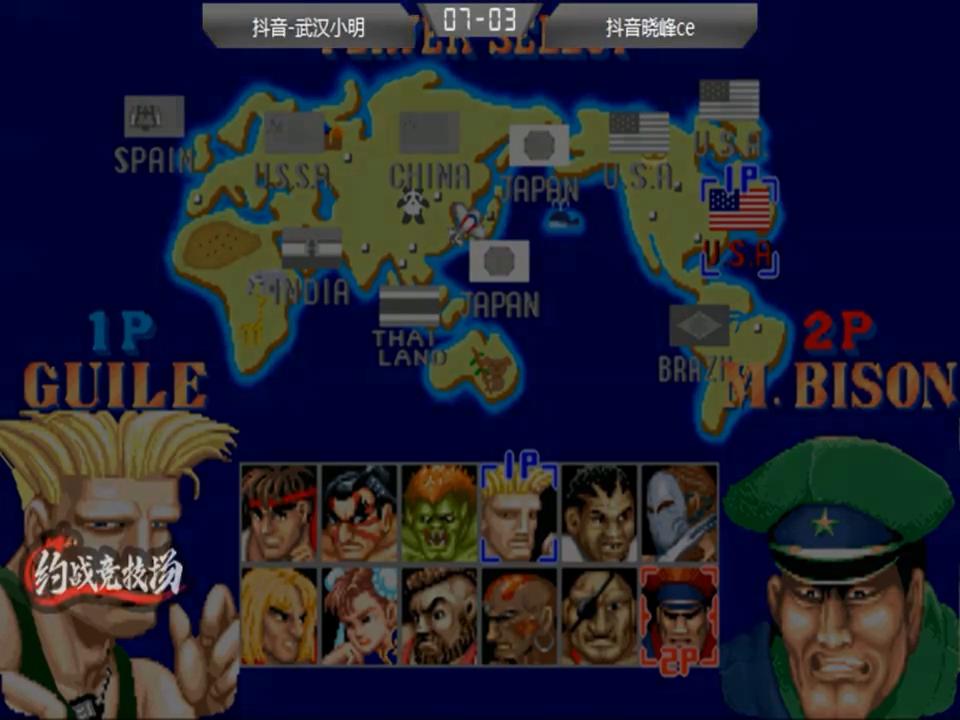Select M. Bison's portrait marked 2P
Screen dimensions: 960x720
tap(679, 616)
